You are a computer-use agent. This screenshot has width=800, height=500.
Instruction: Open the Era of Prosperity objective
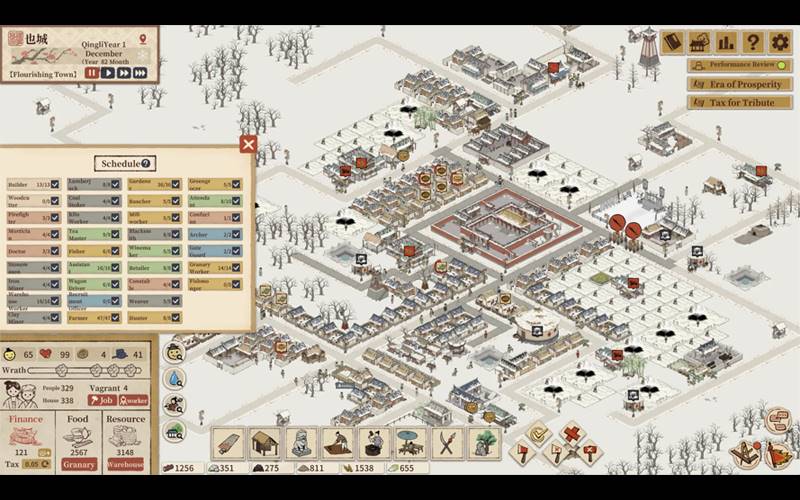739,84
